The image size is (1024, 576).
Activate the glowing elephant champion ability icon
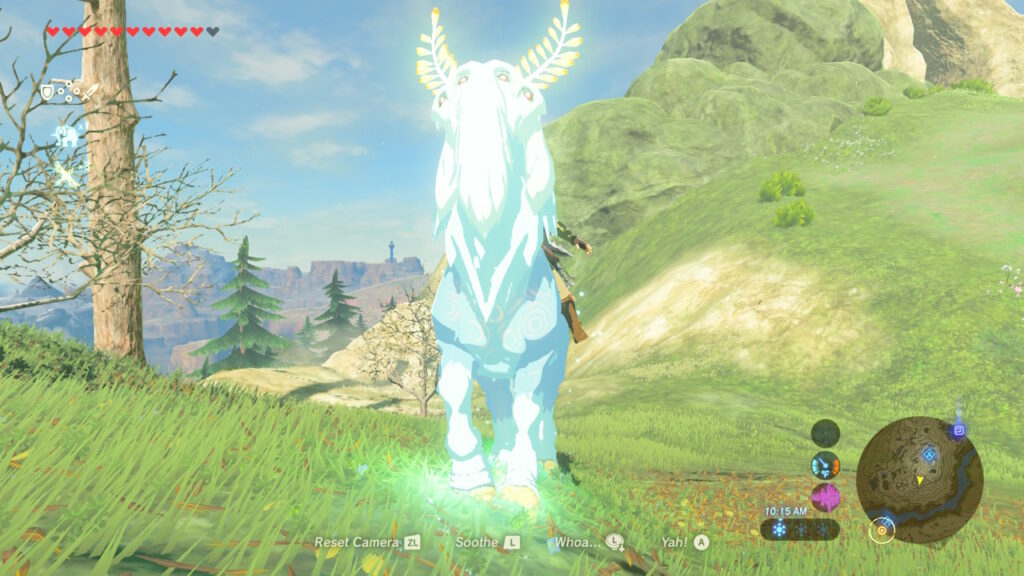pos(66,136)
